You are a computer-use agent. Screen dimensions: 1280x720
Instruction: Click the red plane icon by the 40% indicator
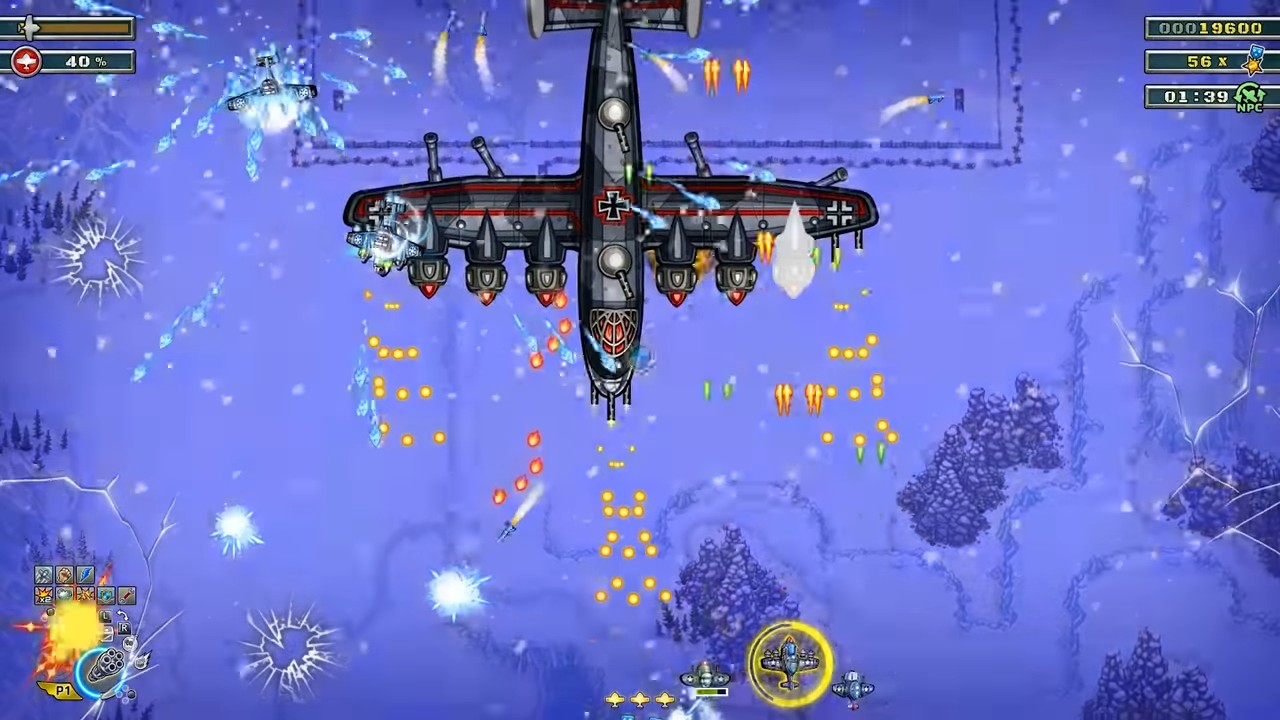(x=24, y=62)
